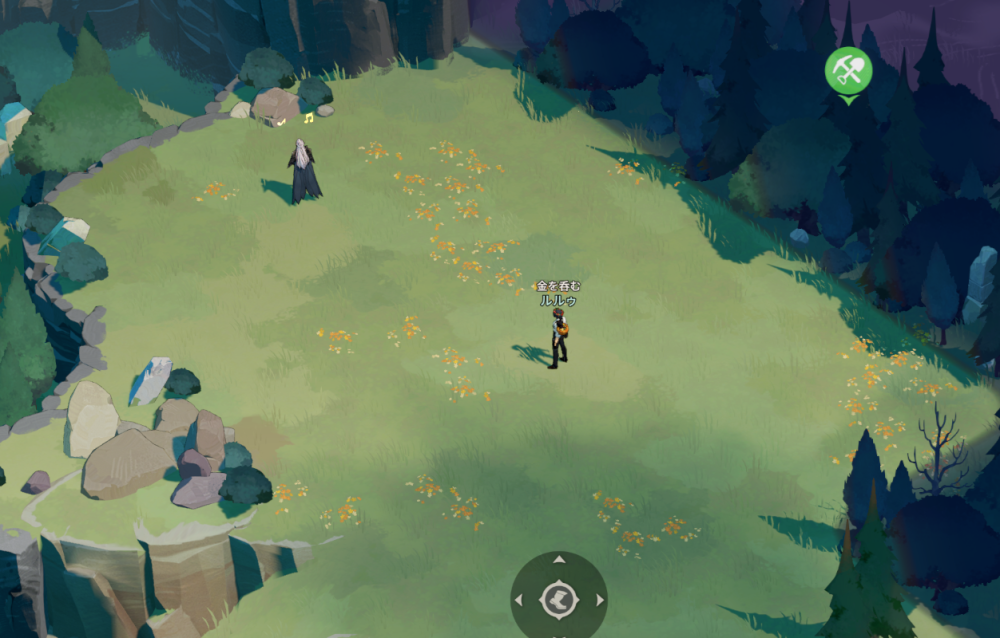Select the left arrow on the movement wheel
This screenshot has width=1000, height=638.
(x=518, y=600)
